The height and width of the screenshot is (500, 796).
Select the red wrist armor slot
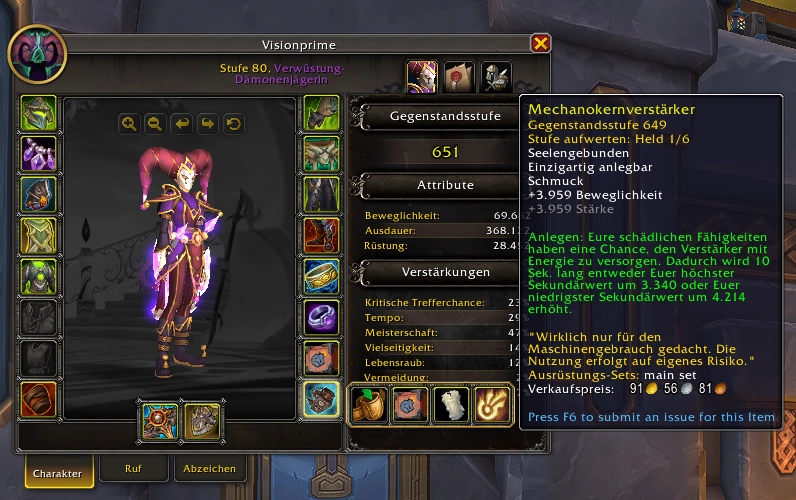point(39,399)
